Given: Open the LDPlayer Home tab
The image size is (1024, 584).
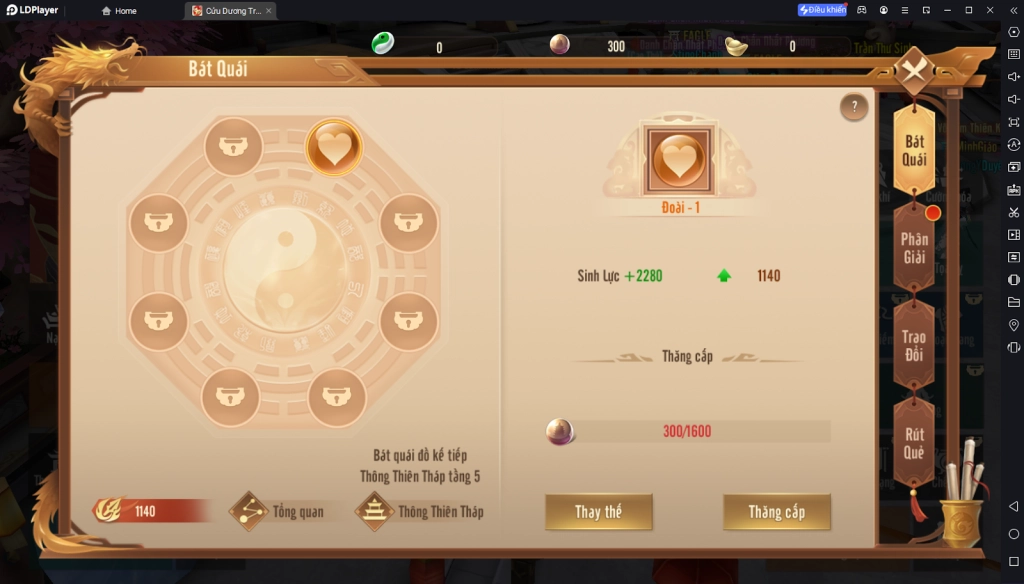Looking at the screenshot, I should pyautogui.click(x=119, y=11).
